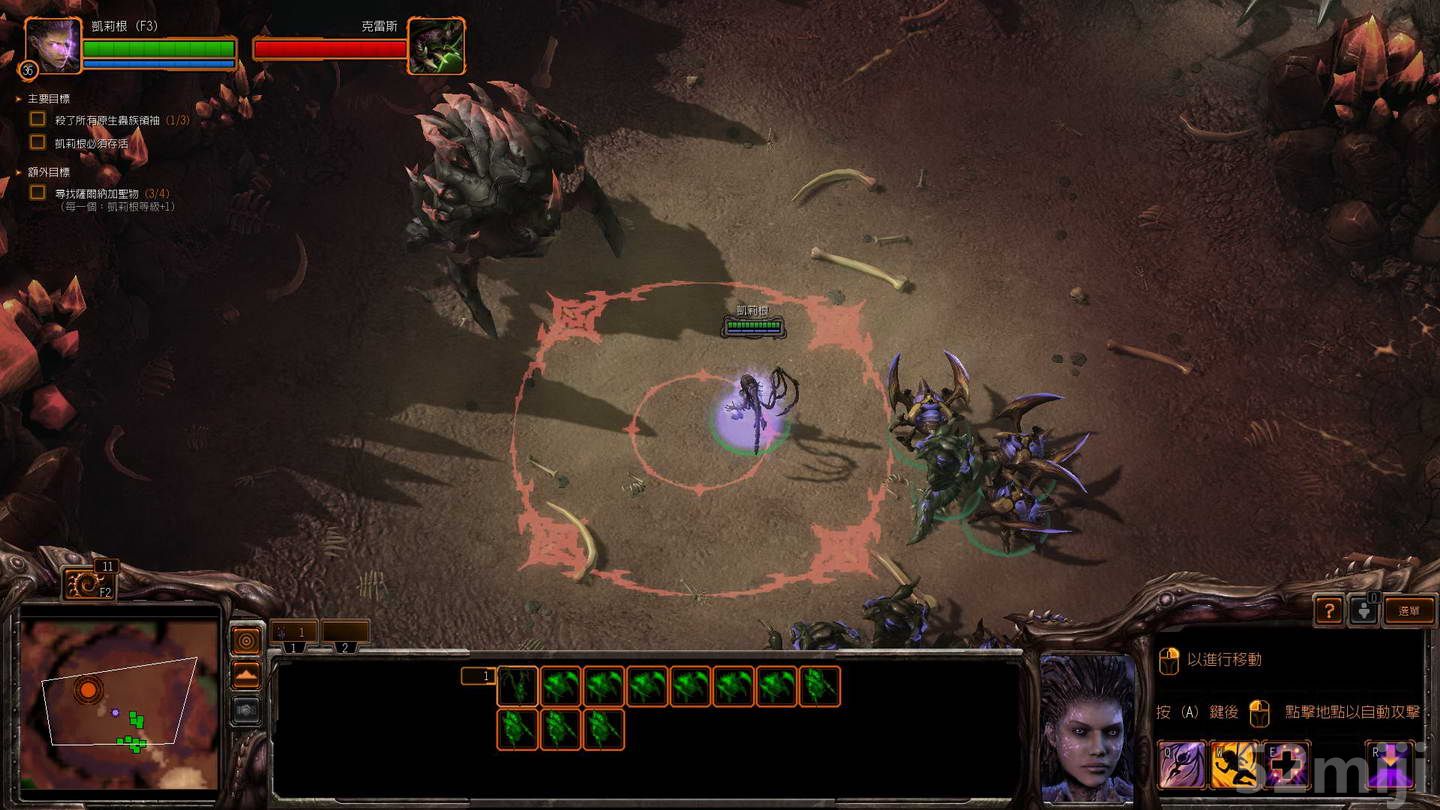This screenshot has width=1440, height=810.
Task: Click the up-arrow expander on the minimap panel
Action: pyautogui.click(x=245, y=673)
